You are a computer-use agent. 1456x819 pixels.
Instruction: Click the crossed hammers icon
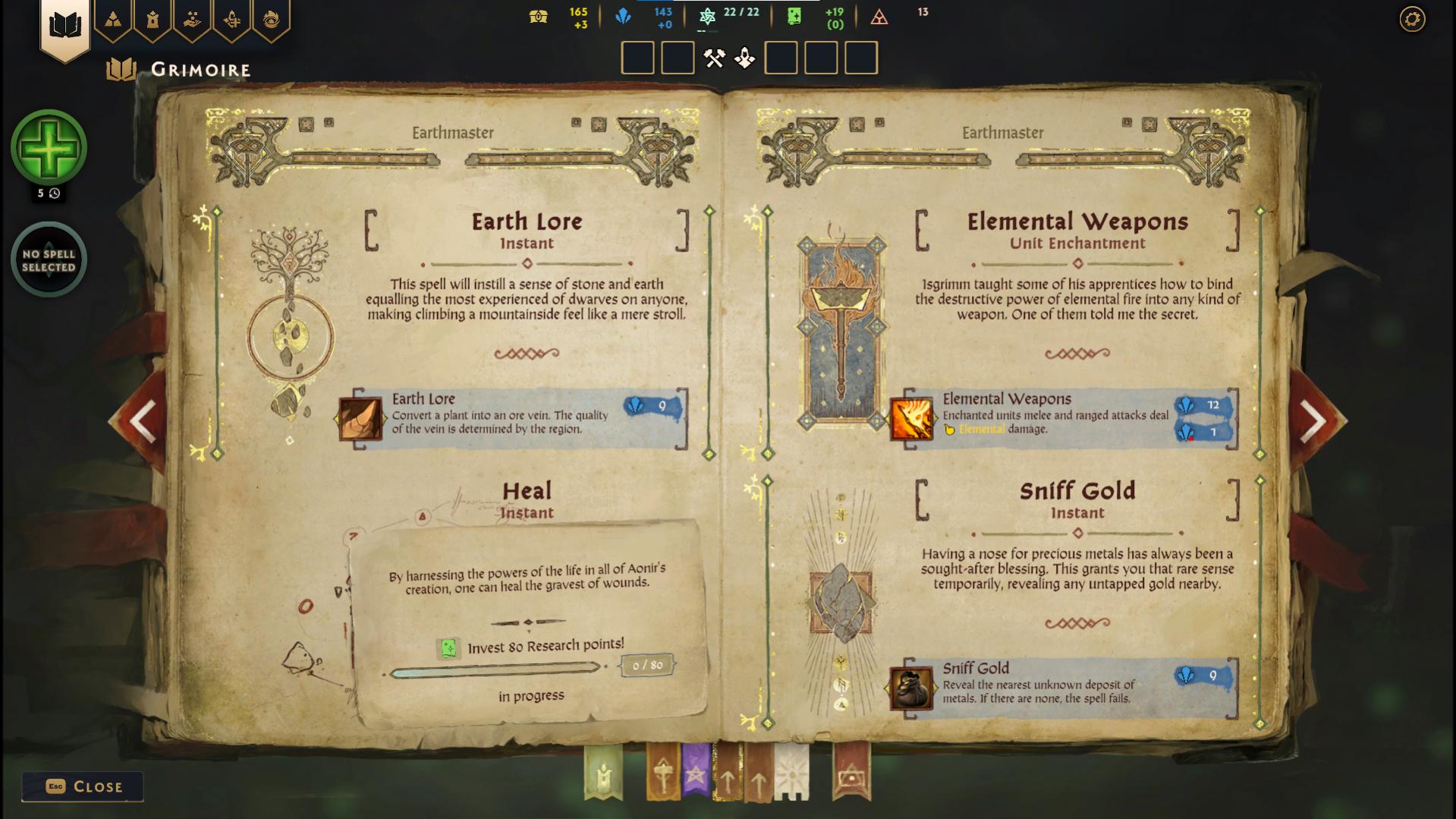click(714, 58)
